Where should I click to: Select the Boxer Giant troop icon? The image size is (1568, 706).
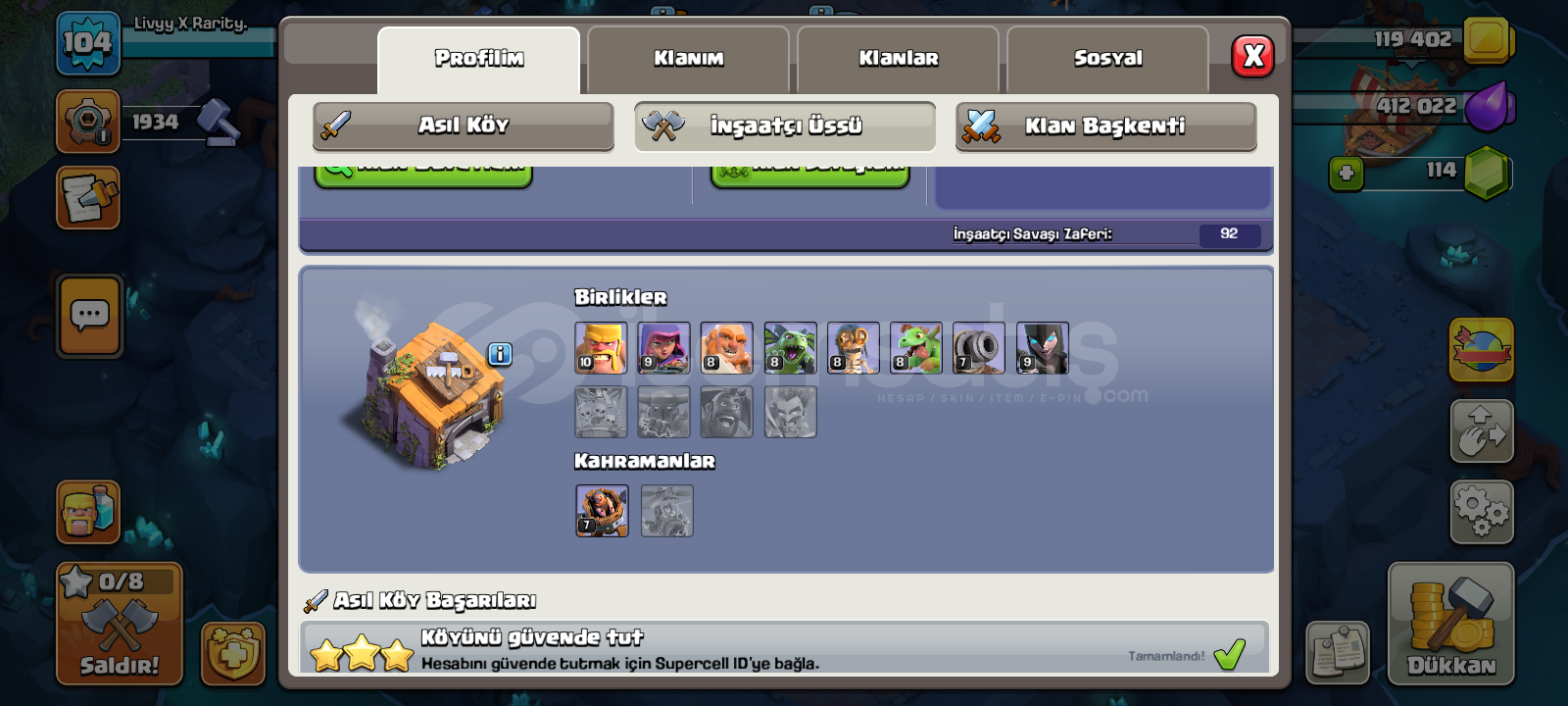coord(727,348)
